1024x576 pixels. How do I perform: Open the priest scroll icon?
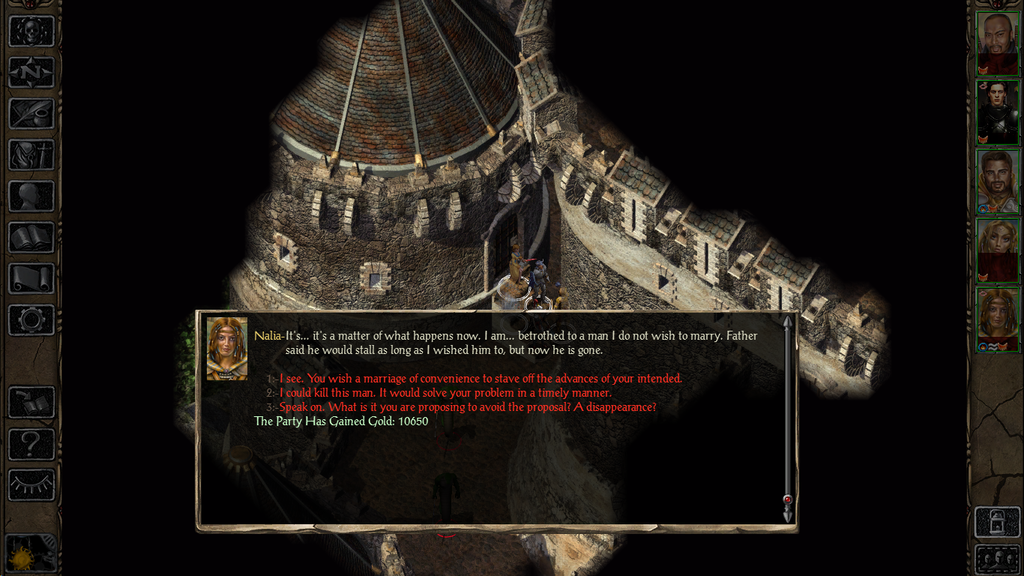(31, 278)
